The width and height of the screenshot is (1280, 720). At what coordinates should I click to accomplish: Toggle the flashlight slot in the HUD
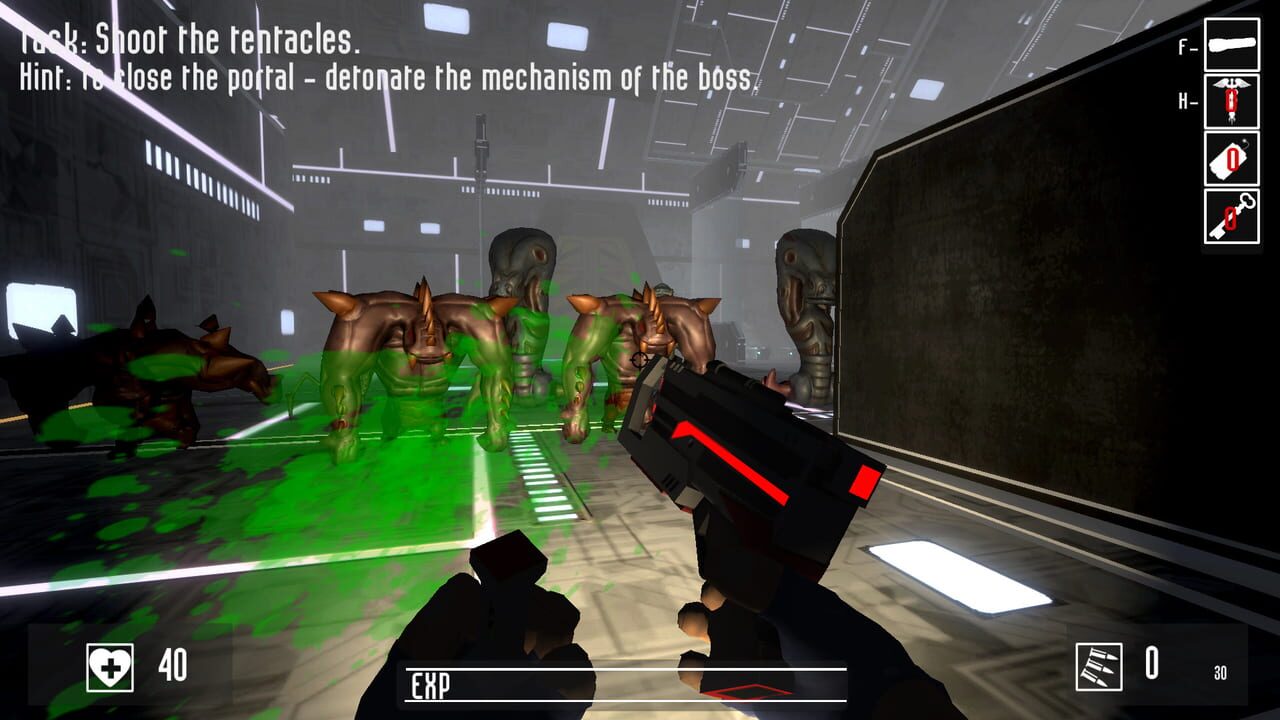click(x=1232, y=46)
